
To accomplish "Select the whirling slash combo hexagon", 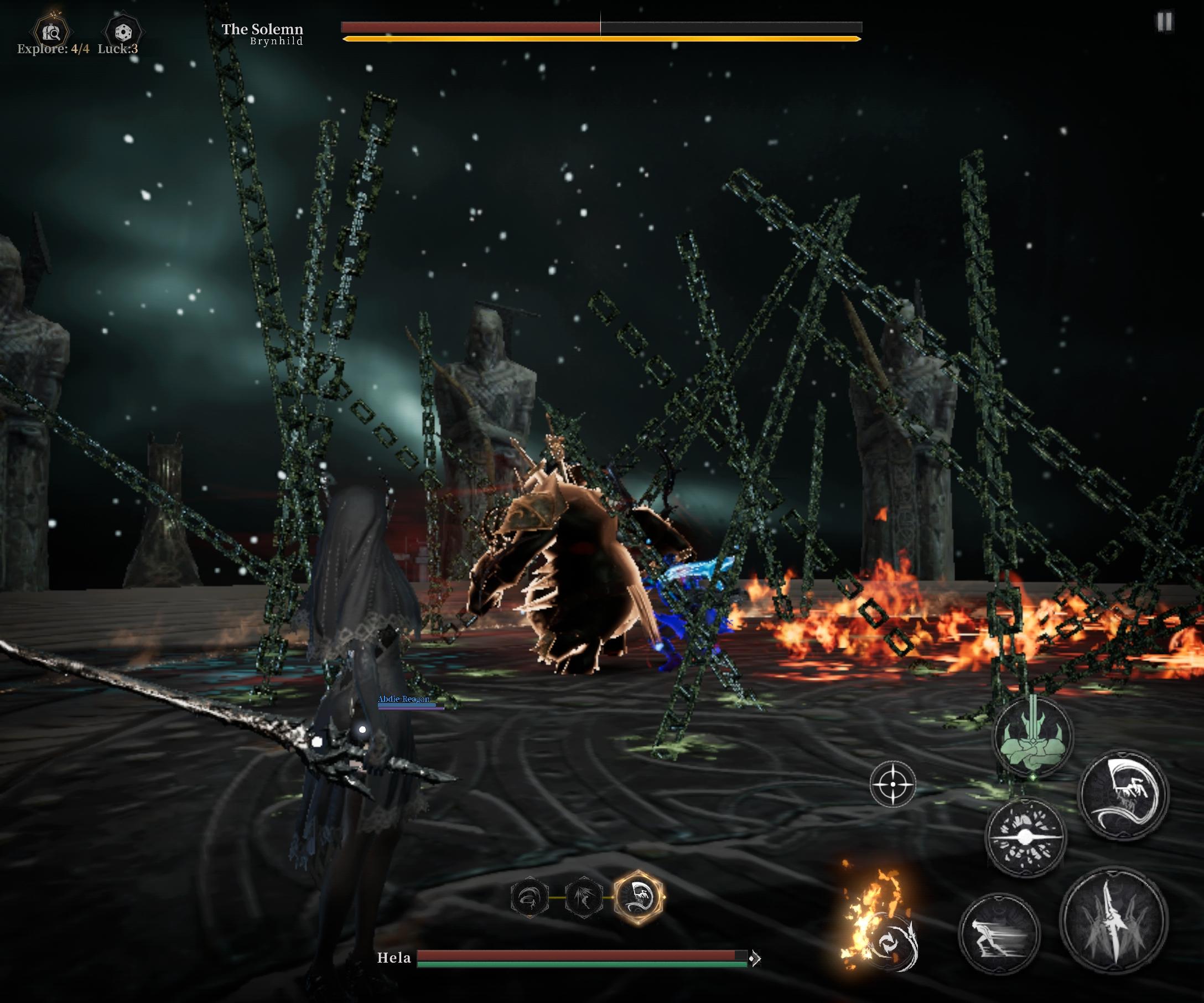I will click(529, 897).
